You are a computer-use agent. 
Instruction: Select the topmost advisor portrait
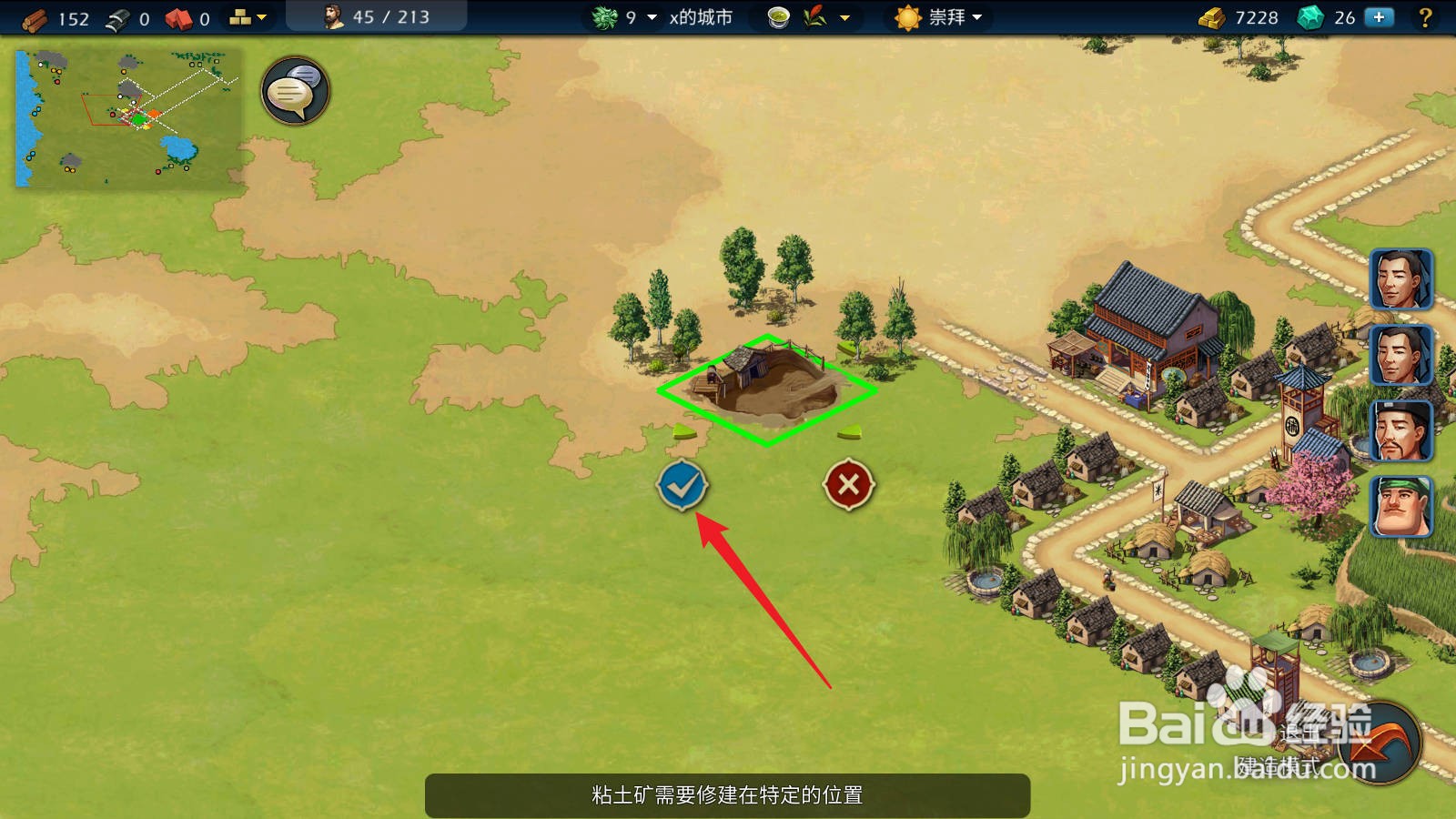pos(1402,279)
